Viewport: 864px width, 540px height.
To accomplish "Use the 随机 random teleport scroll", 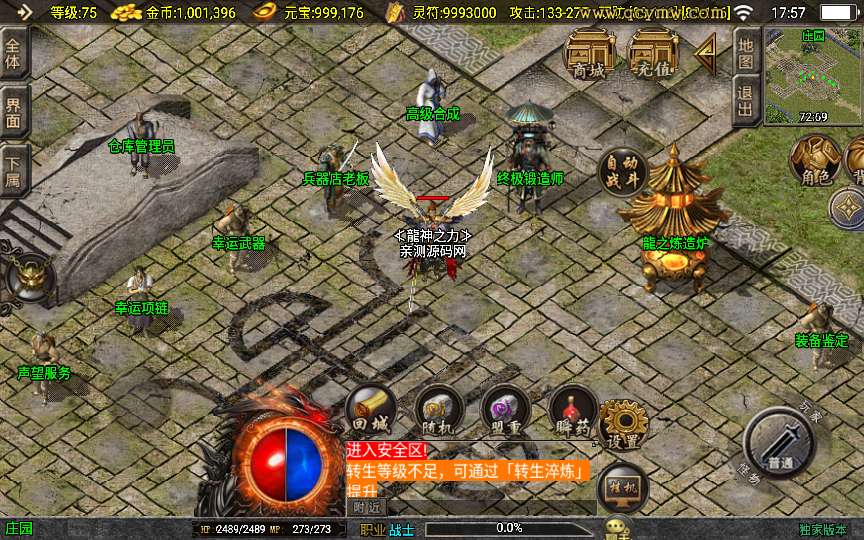I will coord(438,411).
